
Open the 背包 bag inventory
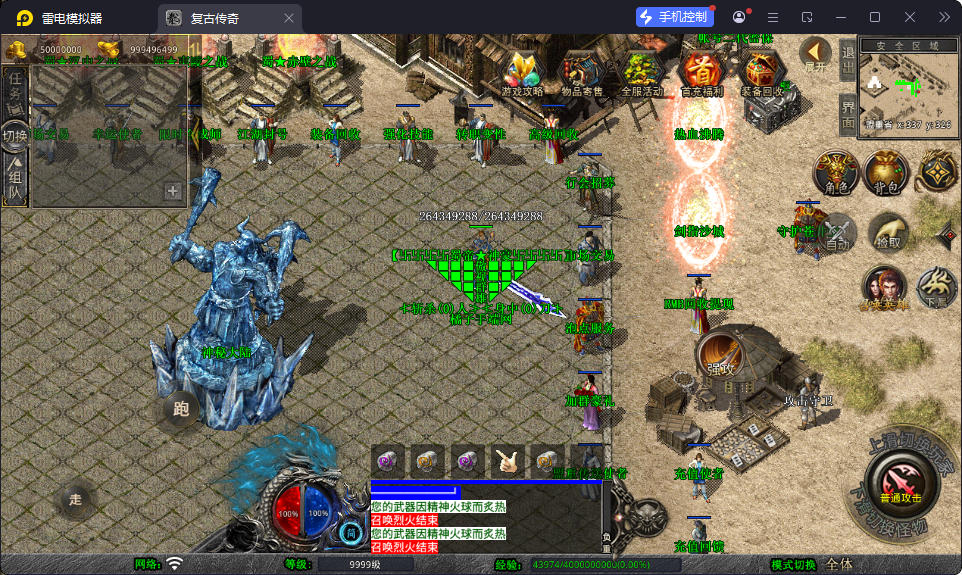click(x=885, y=172)
